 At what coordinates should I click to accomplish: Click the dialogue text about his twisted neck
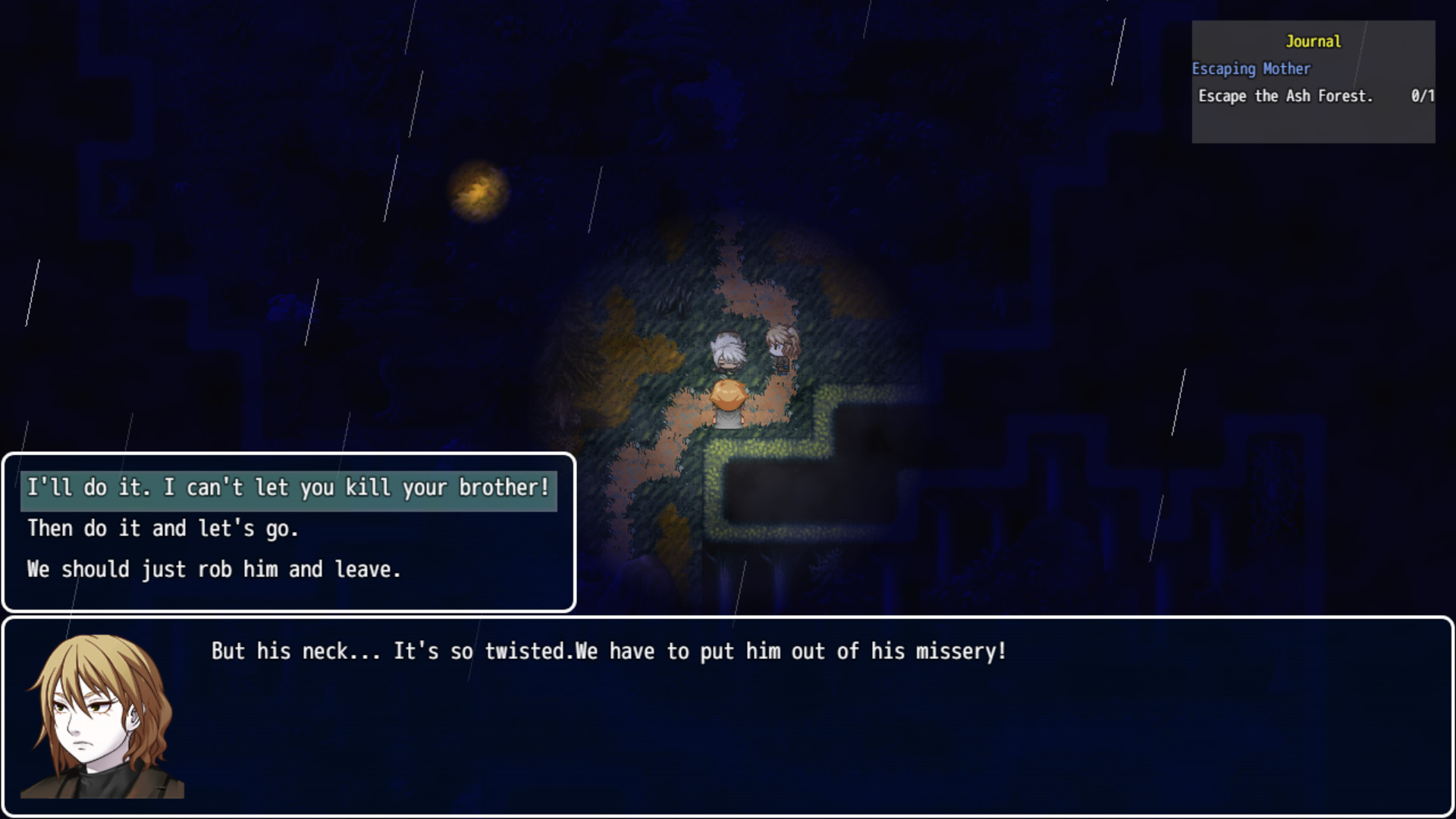[x=607, y=651]
